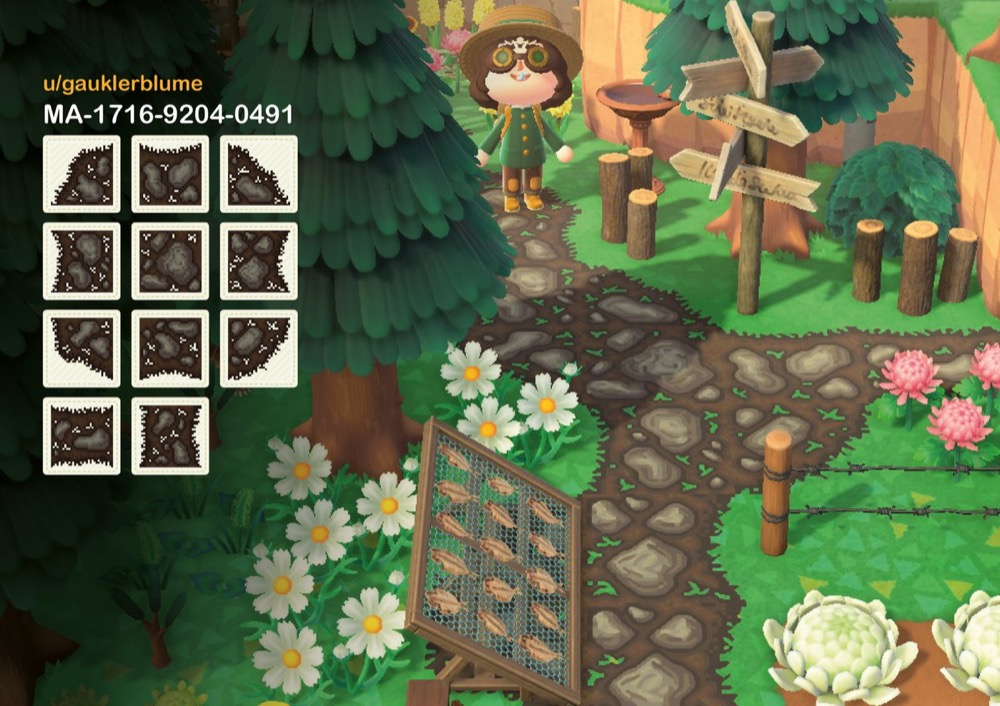Select the path tile with grass at lower-left corner

[81, 348]
